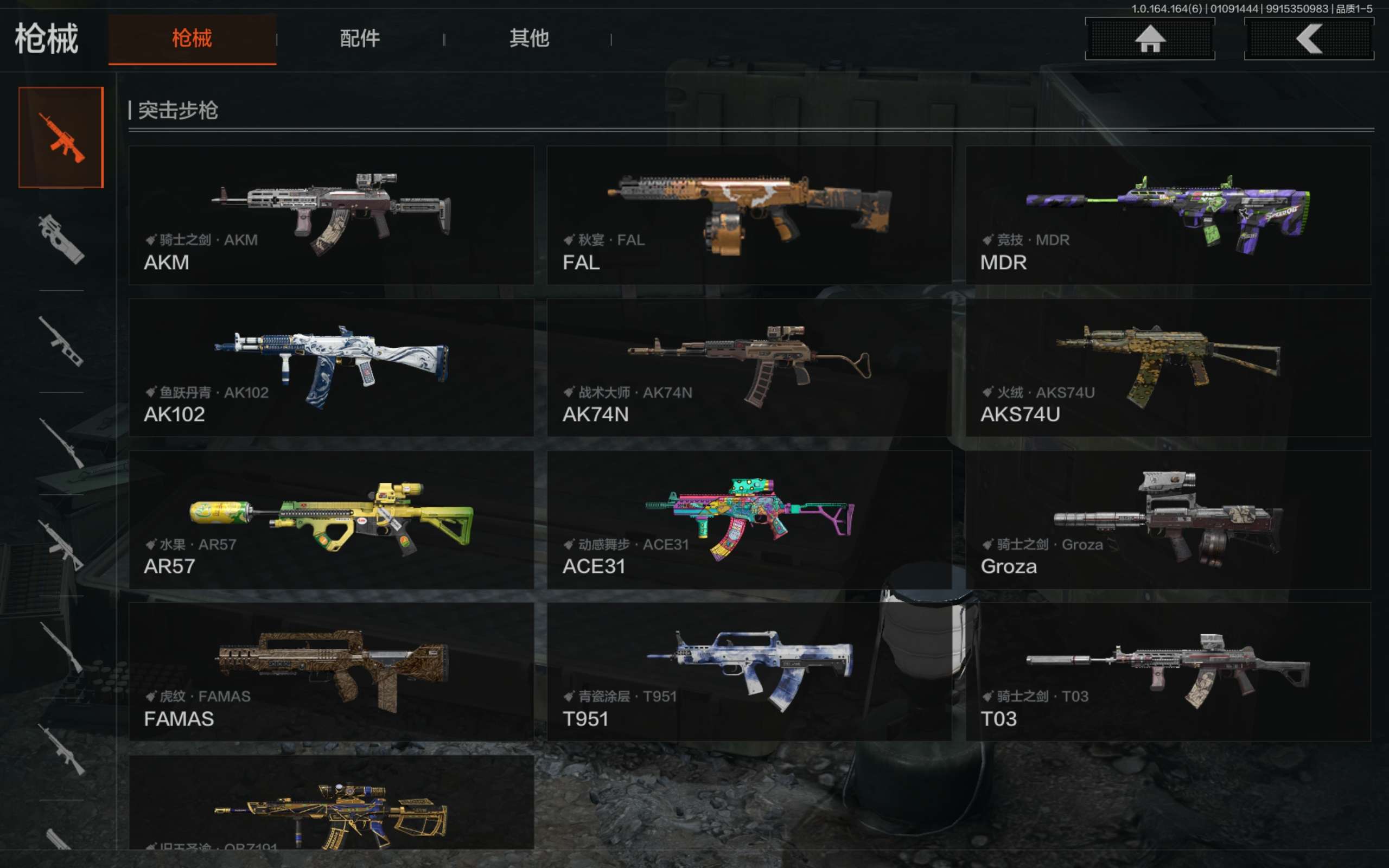Screen dimensions: 1389x868
Task: Choose the AR57 weapon tile
Action: coord(331,520)
